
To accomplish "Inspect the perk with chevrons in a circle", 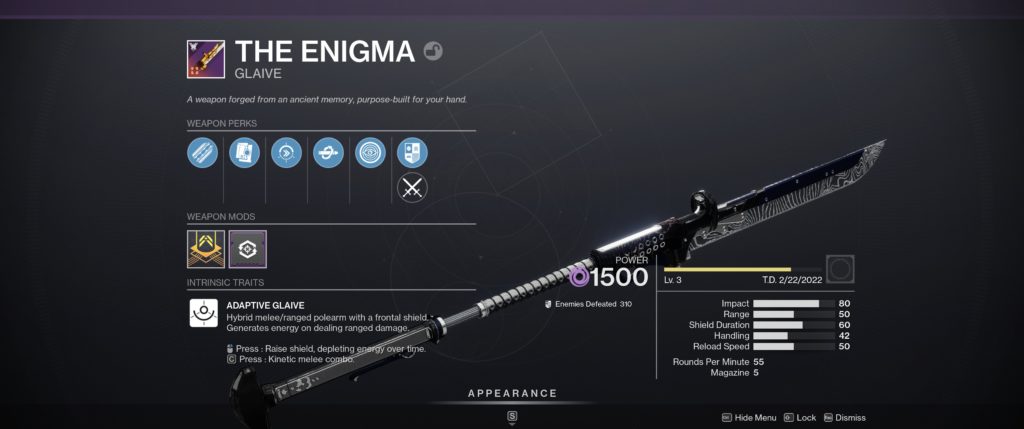I will pyautogui.click(x=286, y=153).
